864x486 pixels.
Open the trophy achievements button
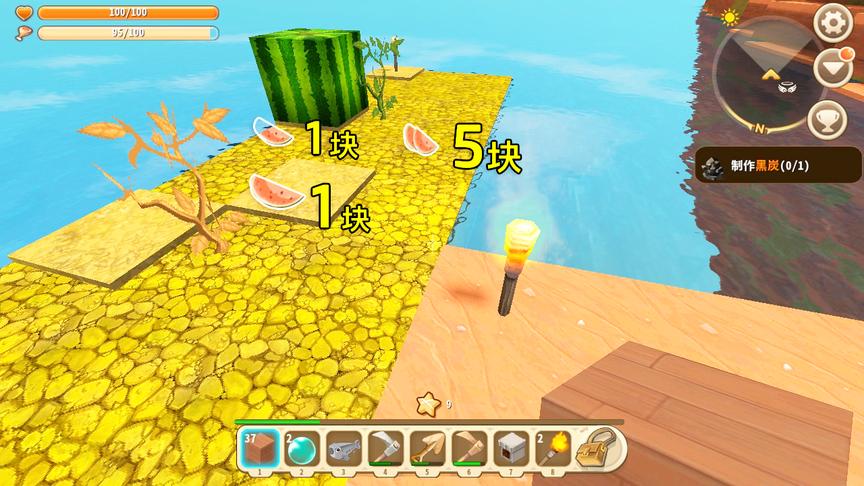click(826, 118)
